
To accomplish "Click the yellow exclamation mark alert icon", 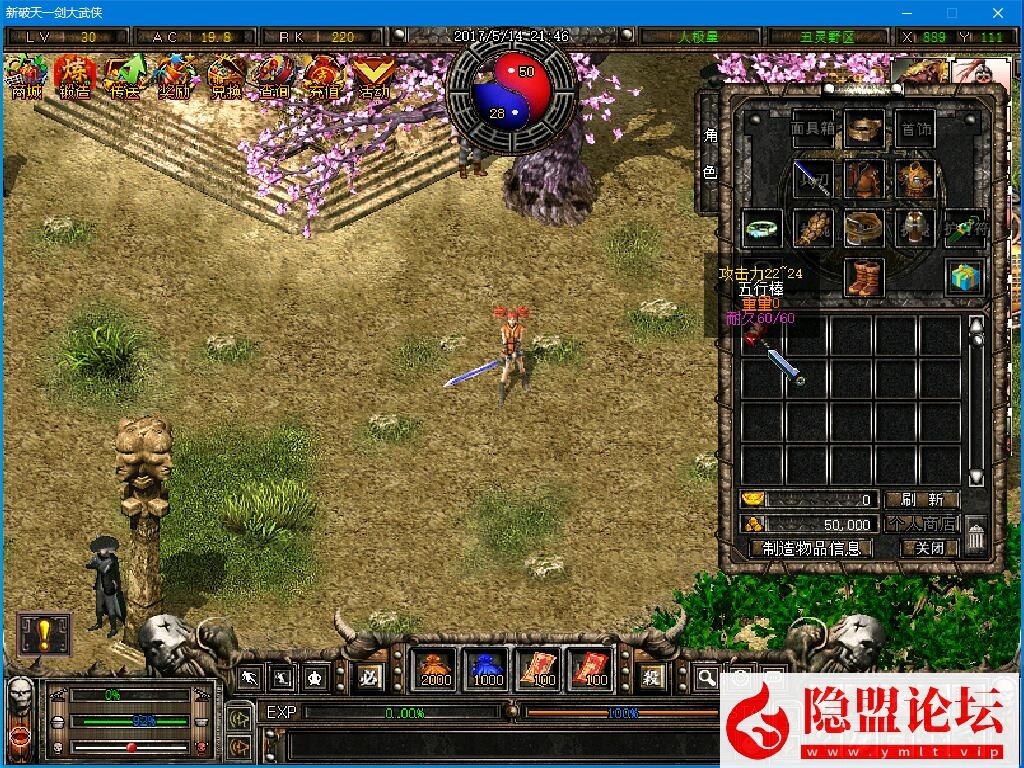I will pyautogui.click(x=44, y=634).
